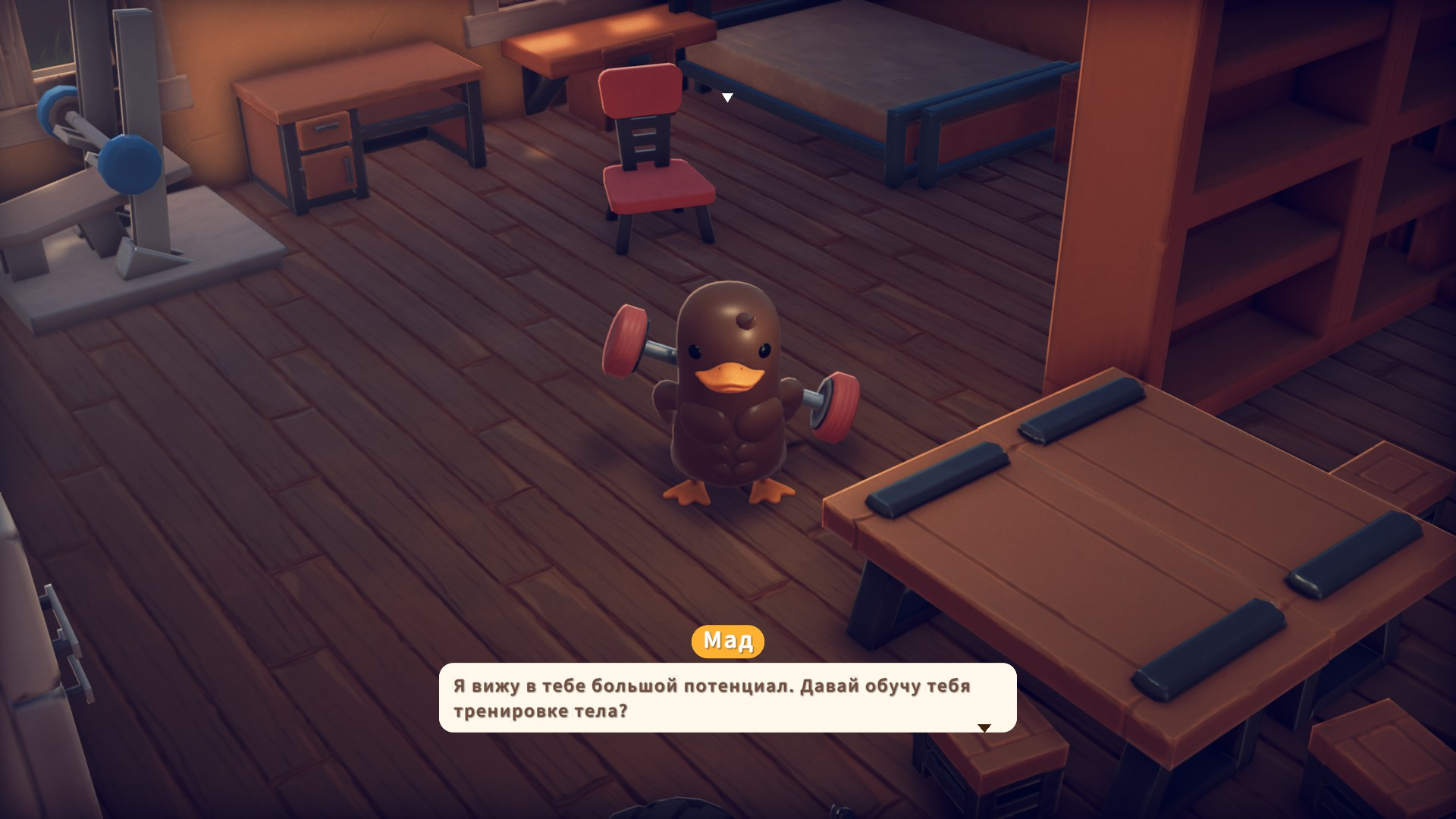
Task: Click Mad's dialogue text box to continue
Action: click(x=727, y=698)
